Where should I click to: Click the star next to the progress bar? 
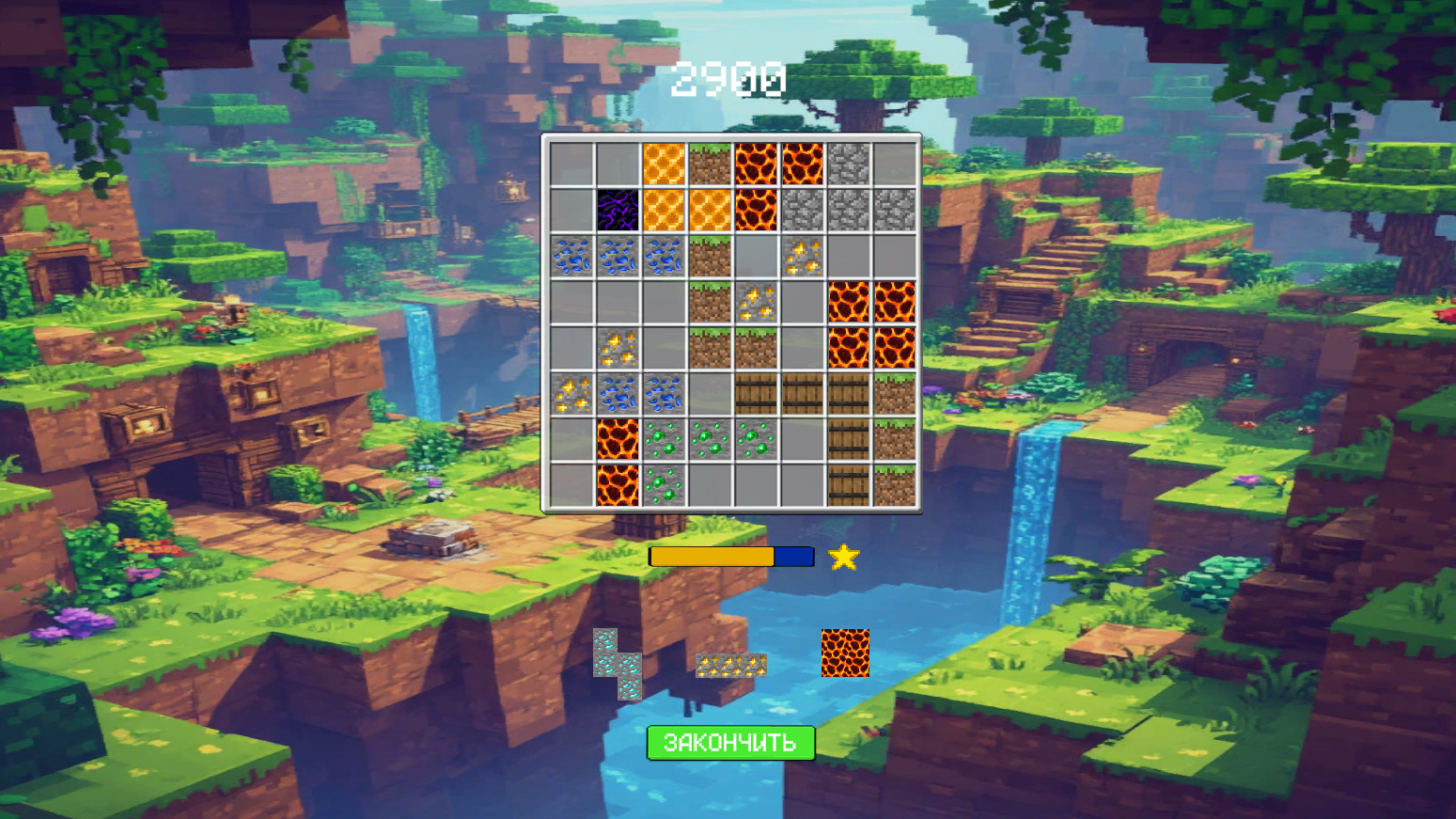(x=844, y=559)
